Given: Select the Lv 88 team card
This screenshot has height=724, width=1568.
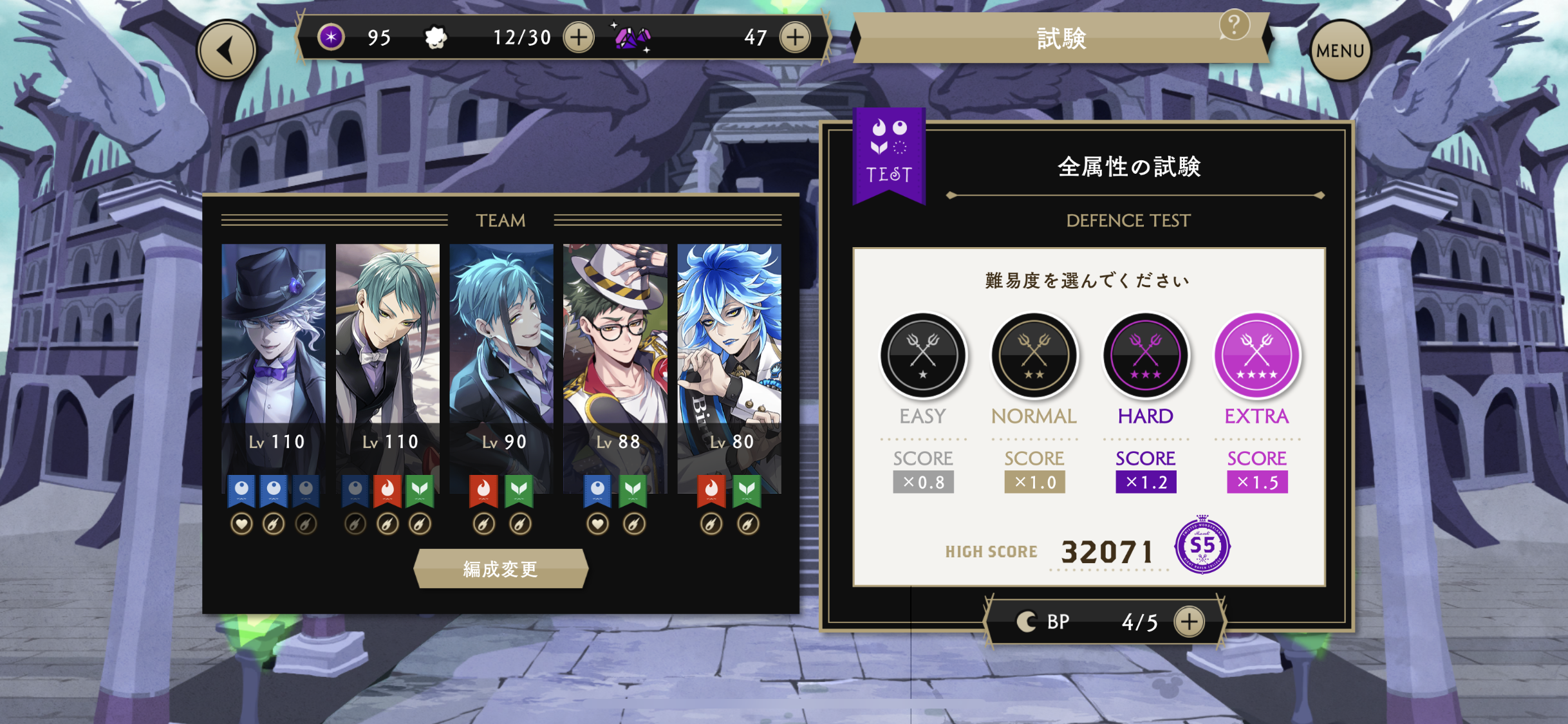Looking at the screenshot, I should pos(615,367).
